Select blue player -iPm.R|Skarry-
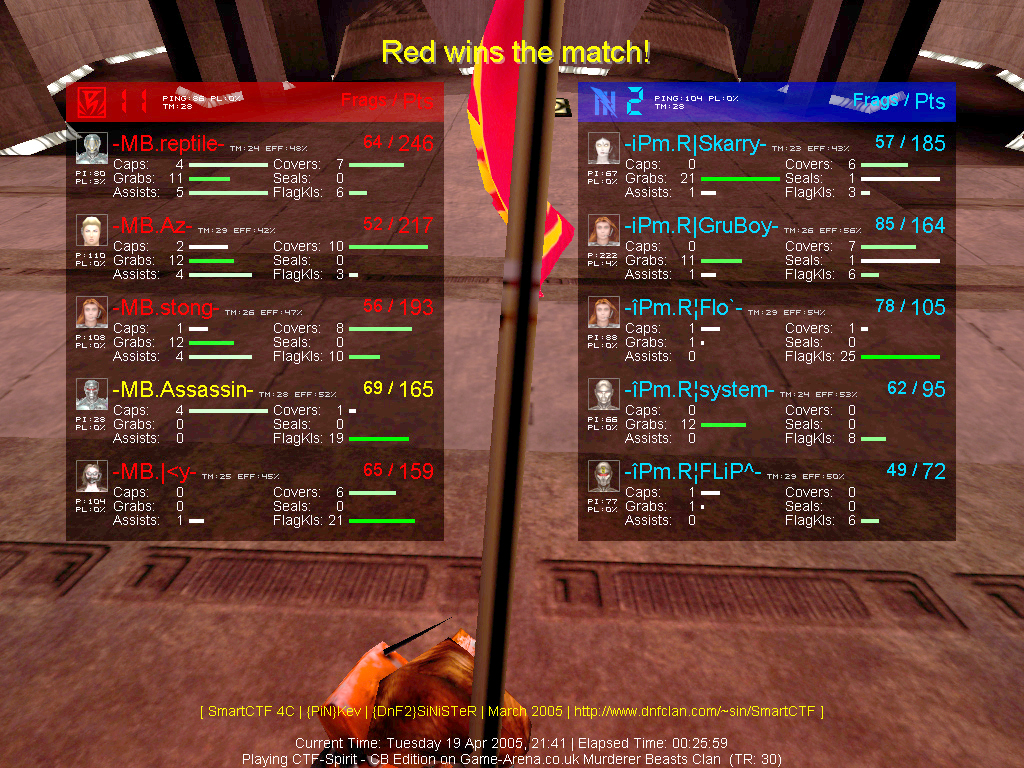 coord(695,144)
